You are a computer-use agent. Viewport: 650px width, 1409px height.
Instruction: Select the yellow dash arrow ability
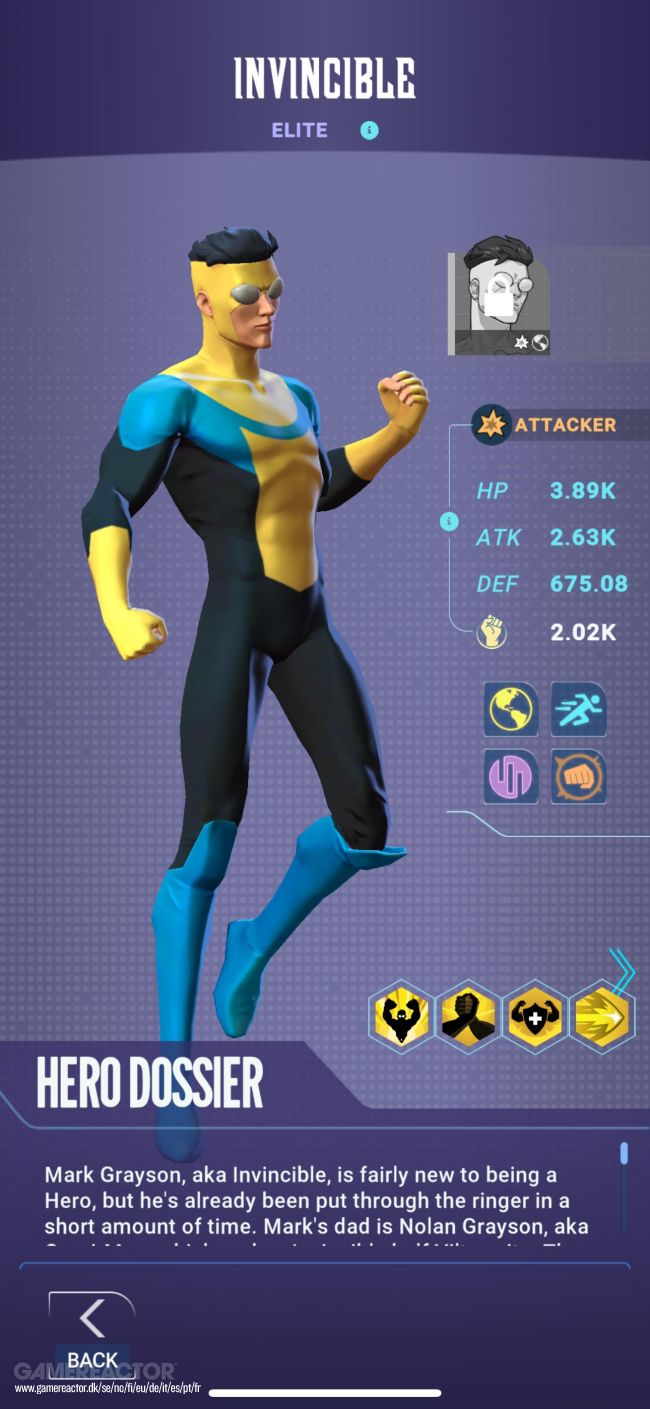tap(602, 1015)
